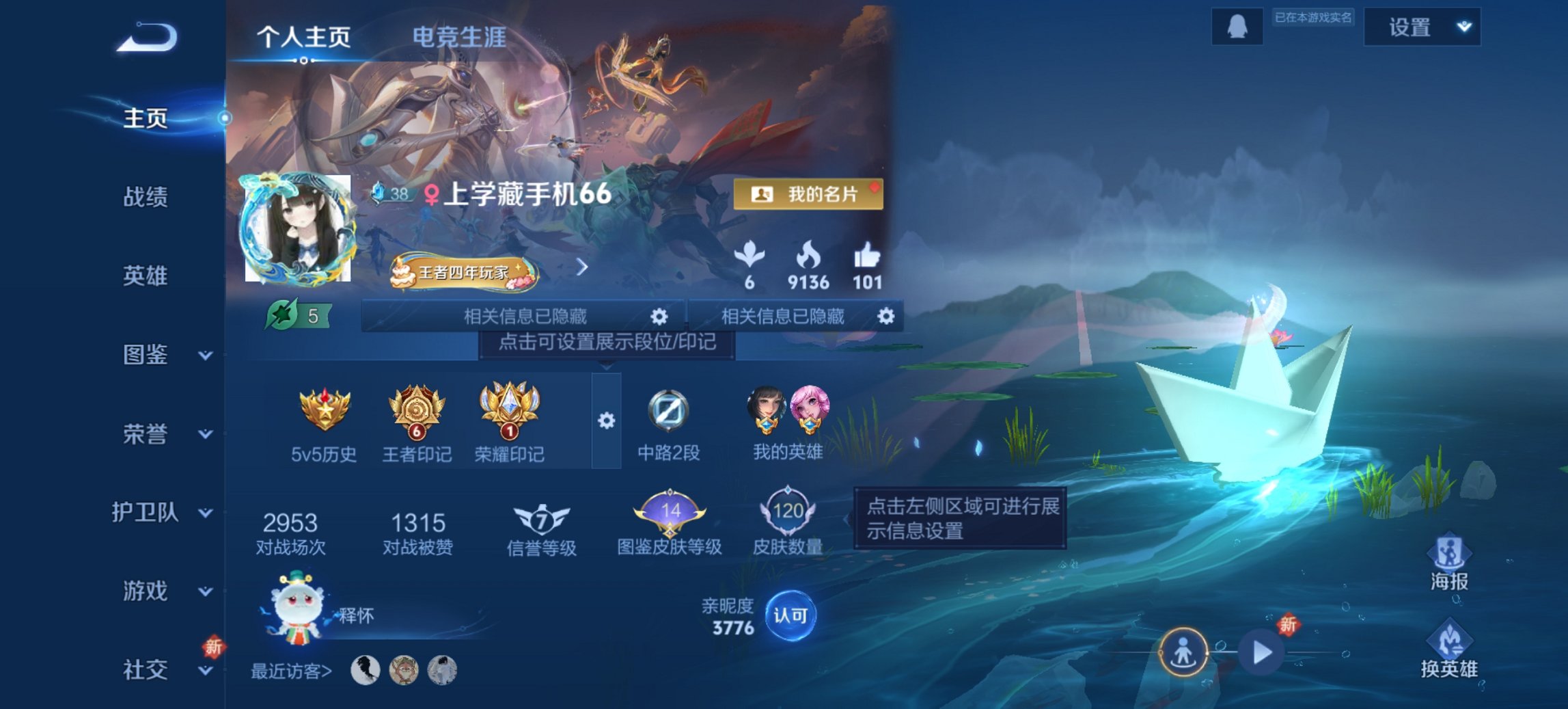Select 战绩 in the left menu
Screen dimensions: 1568x709
(145, 196)
